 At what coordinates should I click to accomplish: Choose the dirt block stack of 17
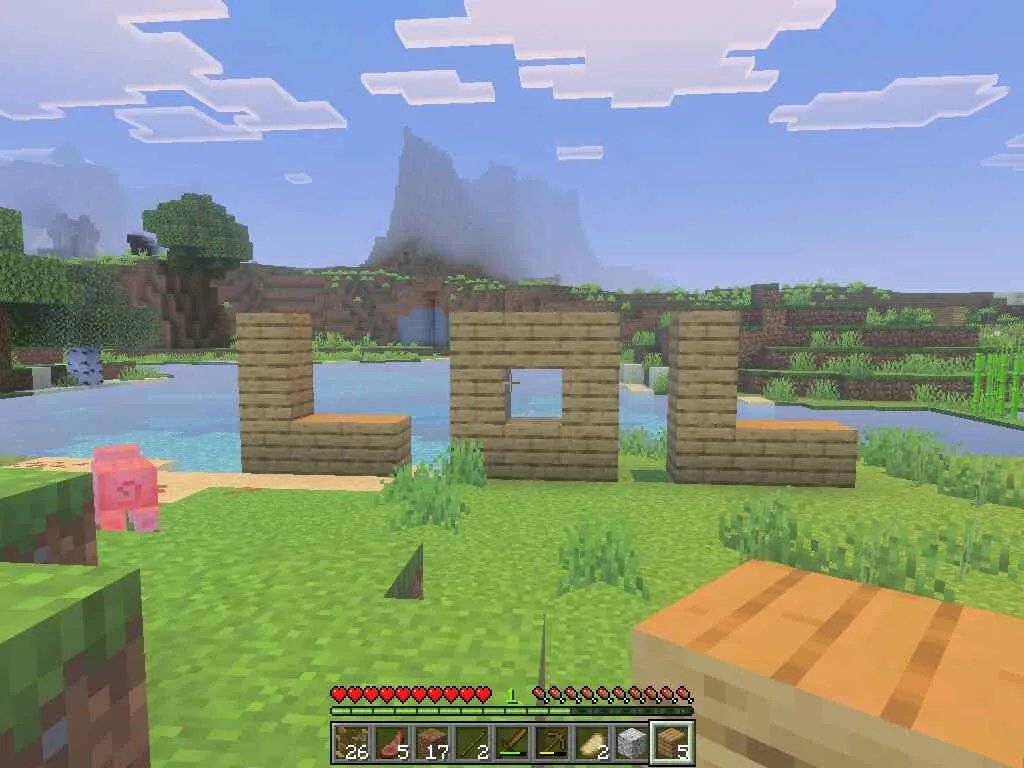pos(431,743)
